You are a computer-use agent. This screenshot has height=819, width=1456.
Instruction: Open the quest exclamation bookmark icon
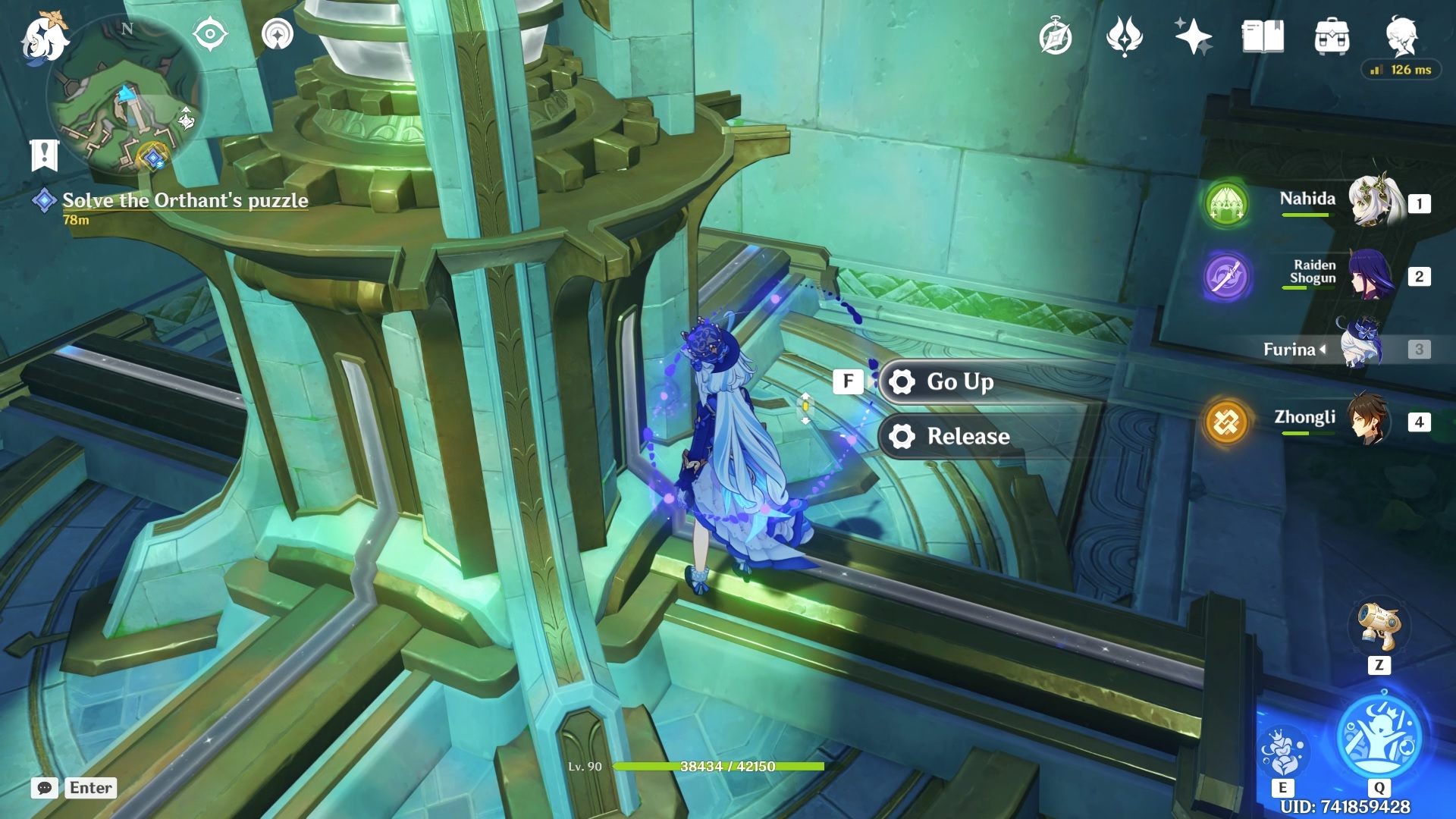(44, 155)
